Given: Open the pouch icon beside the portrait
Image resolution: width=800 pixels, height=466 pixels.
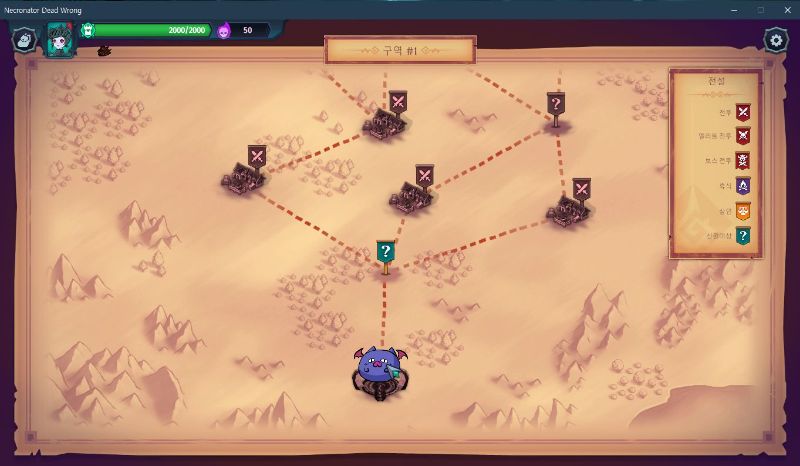Looking at the screenshot, I should 24,40.
